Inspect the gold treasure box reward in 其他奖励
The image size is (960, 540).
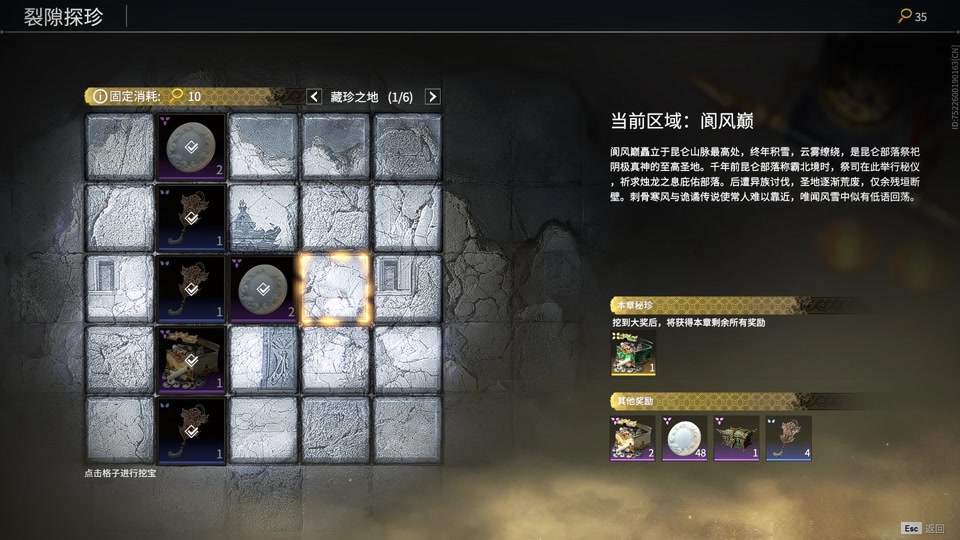(633, 438)
